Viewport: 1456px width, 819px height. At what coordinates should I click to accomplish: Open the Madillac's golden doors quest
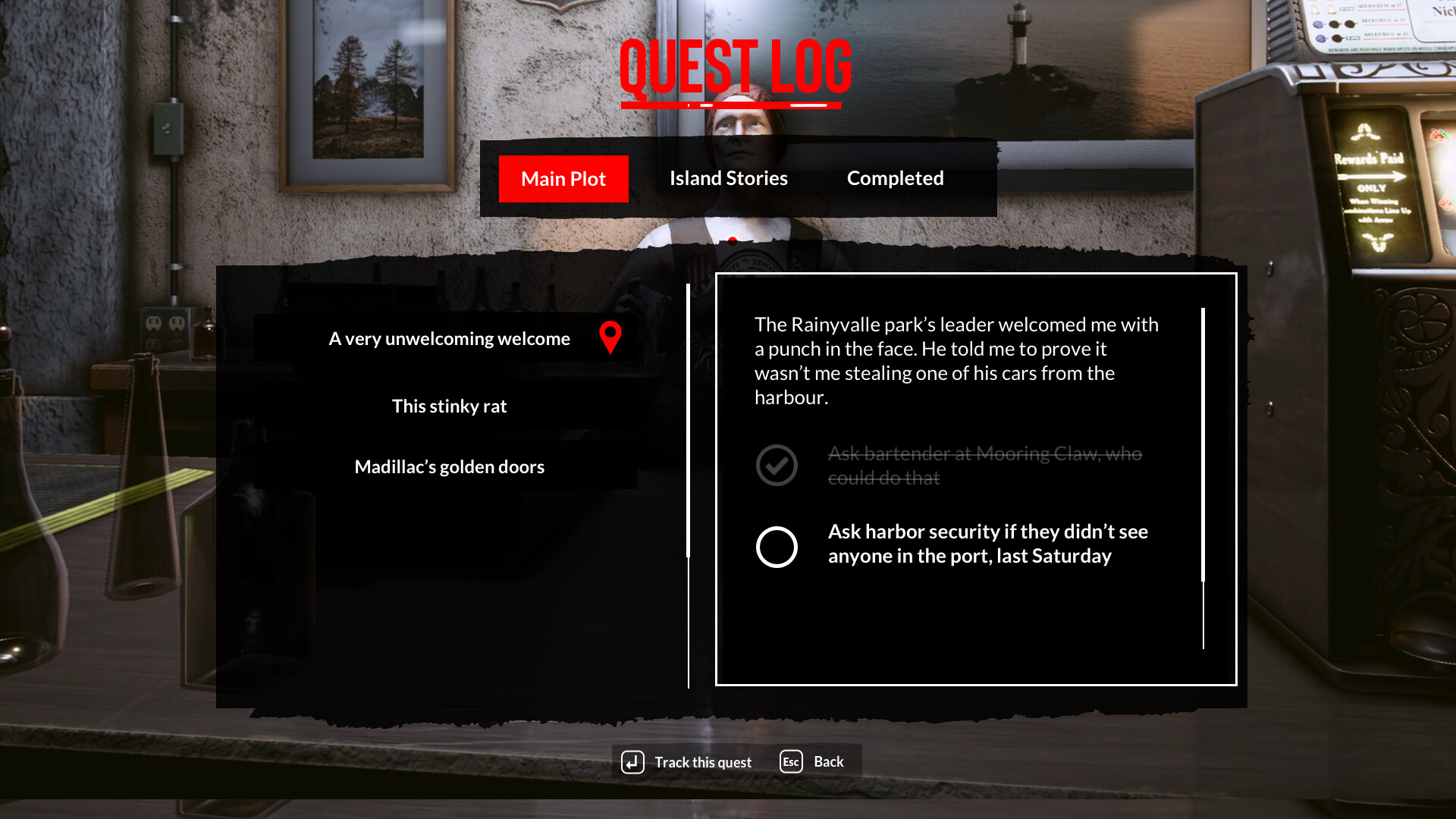point(449,466)
